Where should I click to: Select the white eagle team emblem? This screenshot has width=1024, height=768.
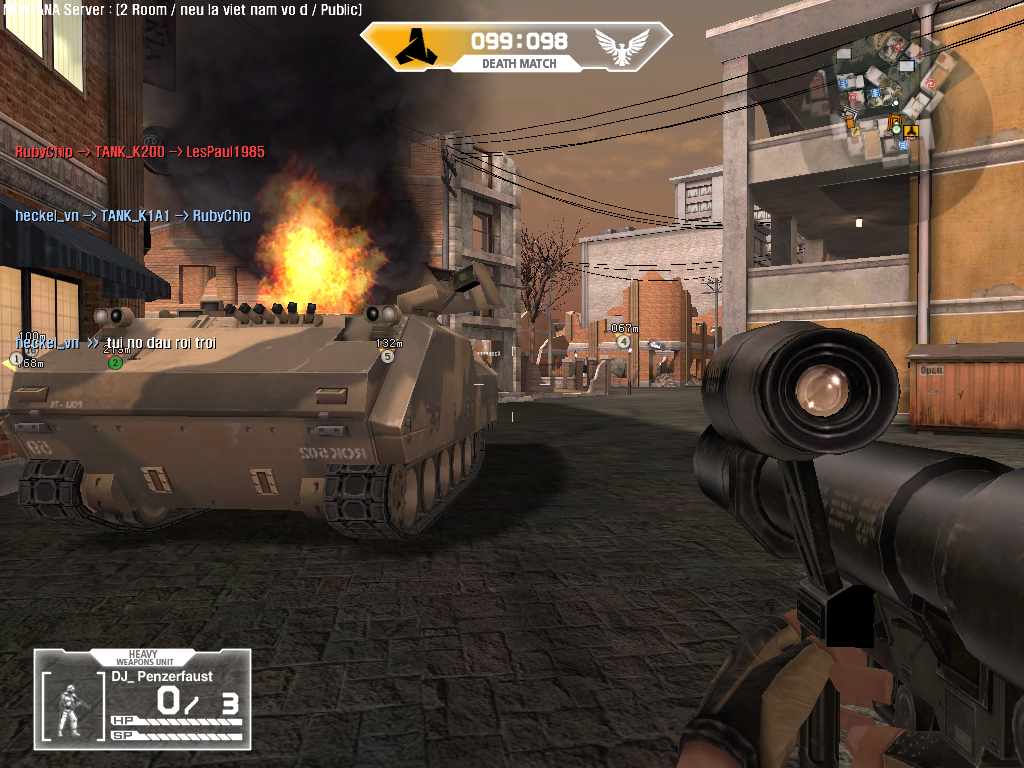click(x=621, y=46)
